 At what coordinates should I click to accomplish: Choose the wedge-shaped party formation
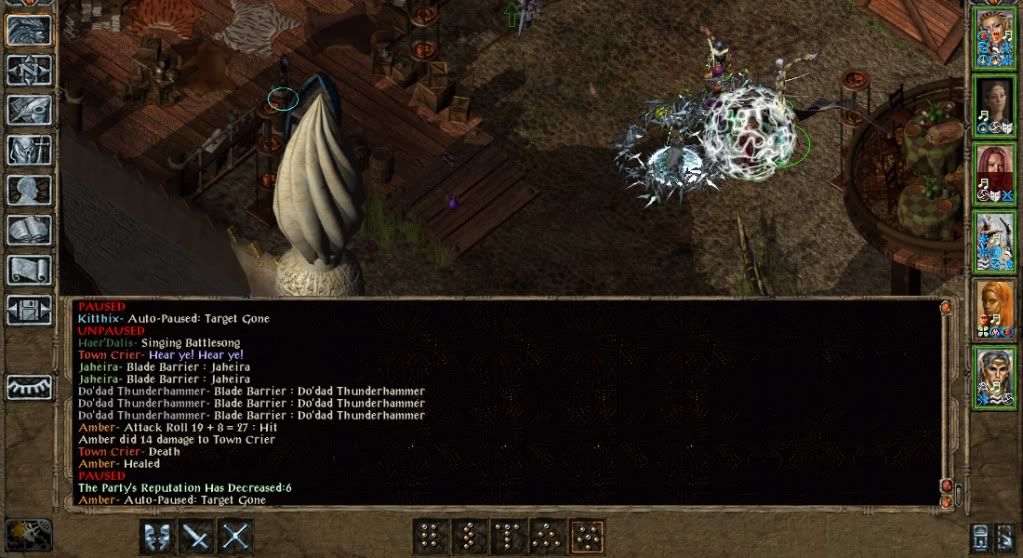click(x=548, y=536)
